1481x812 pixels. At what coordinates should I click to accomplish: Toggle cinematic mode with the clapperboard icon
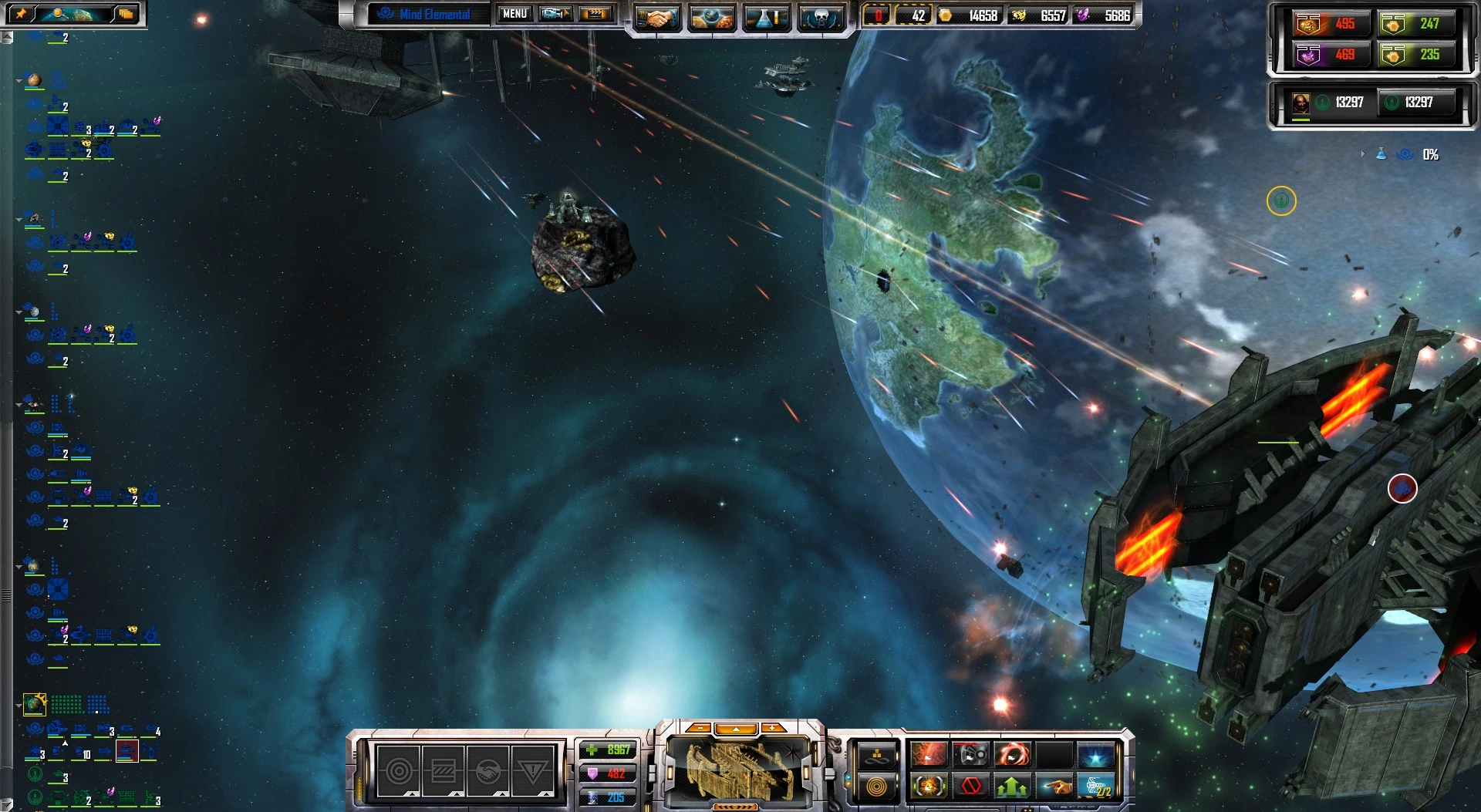(595, 13)
